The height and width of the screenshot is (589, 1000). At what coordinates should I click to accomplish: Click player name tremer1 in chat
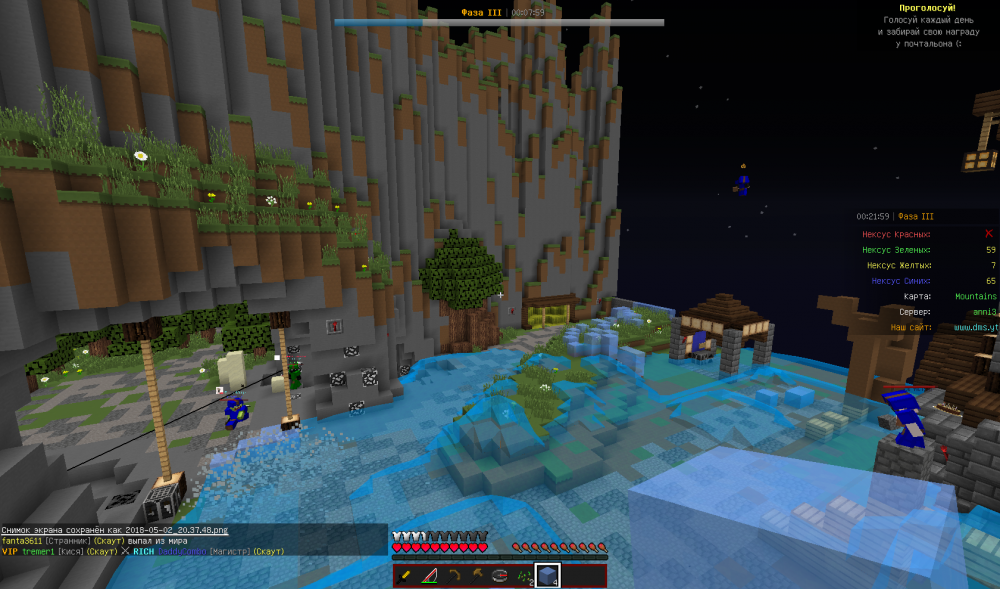tap(40, 552)
